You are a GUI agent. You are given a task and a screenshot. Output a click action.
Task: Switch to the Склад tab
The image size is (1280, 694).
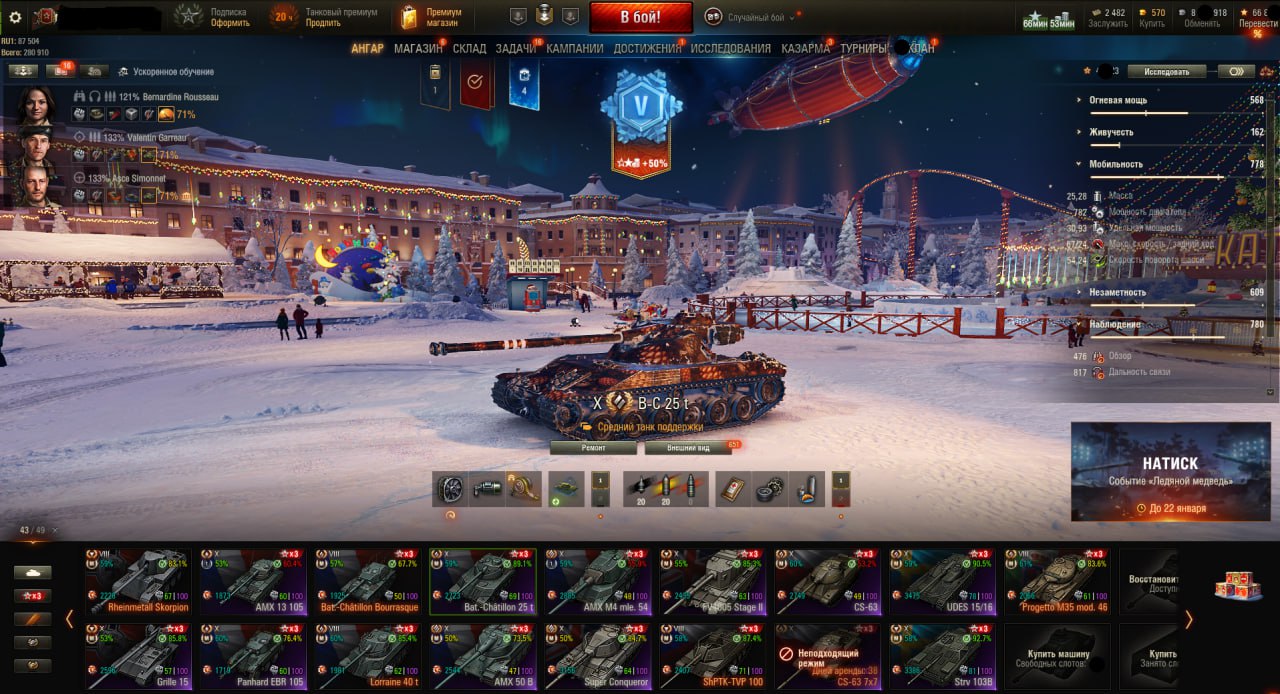point(469,48)
